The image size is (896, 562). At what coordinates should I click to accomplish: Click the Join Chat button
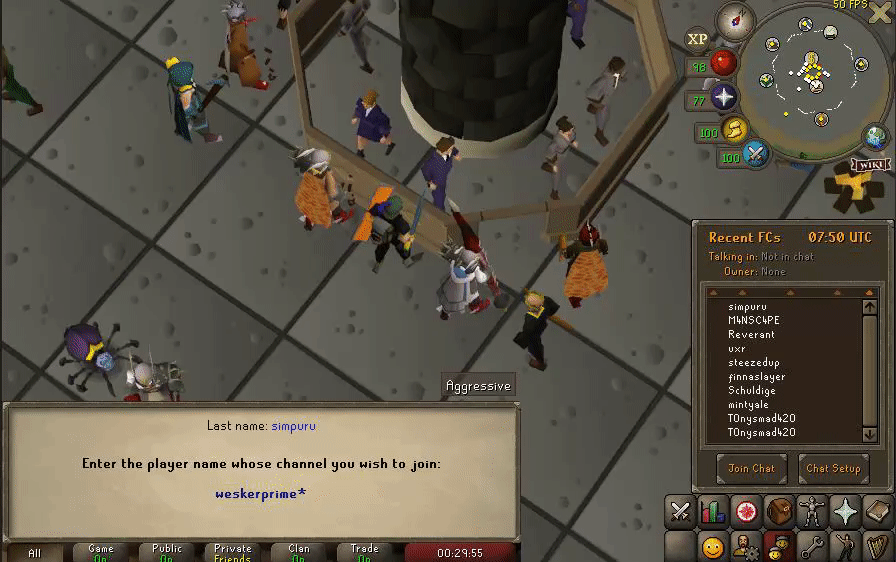click(x=751, y=468)
